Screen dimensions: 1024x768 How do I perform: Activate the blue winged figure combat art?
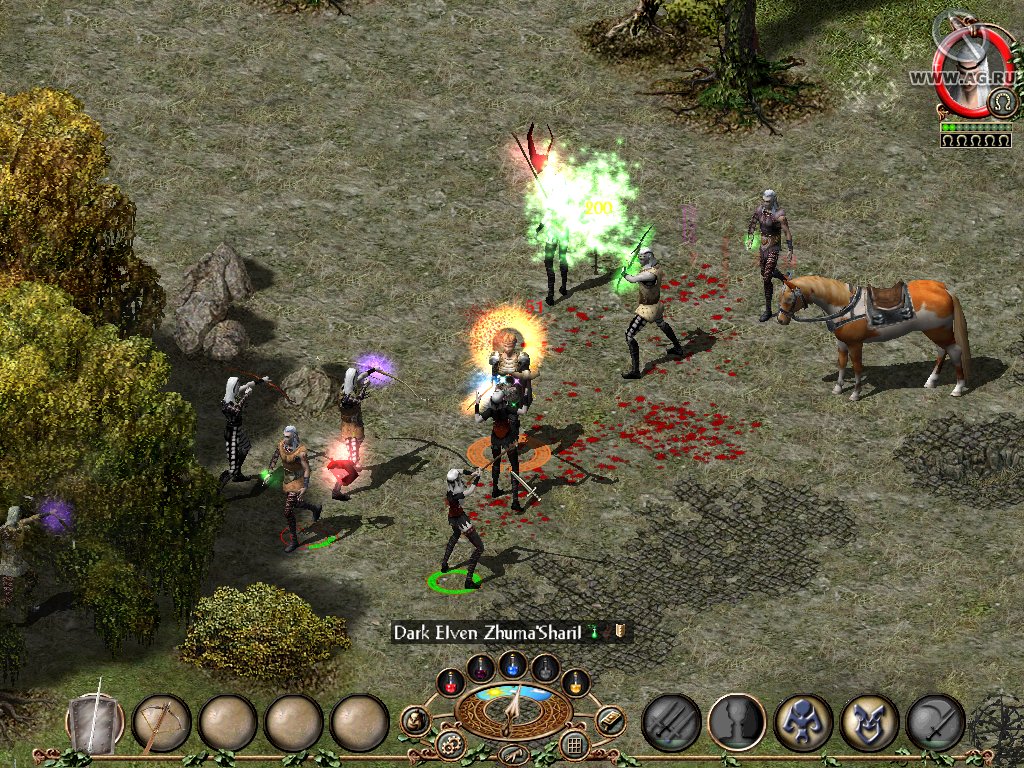(803, 722)
